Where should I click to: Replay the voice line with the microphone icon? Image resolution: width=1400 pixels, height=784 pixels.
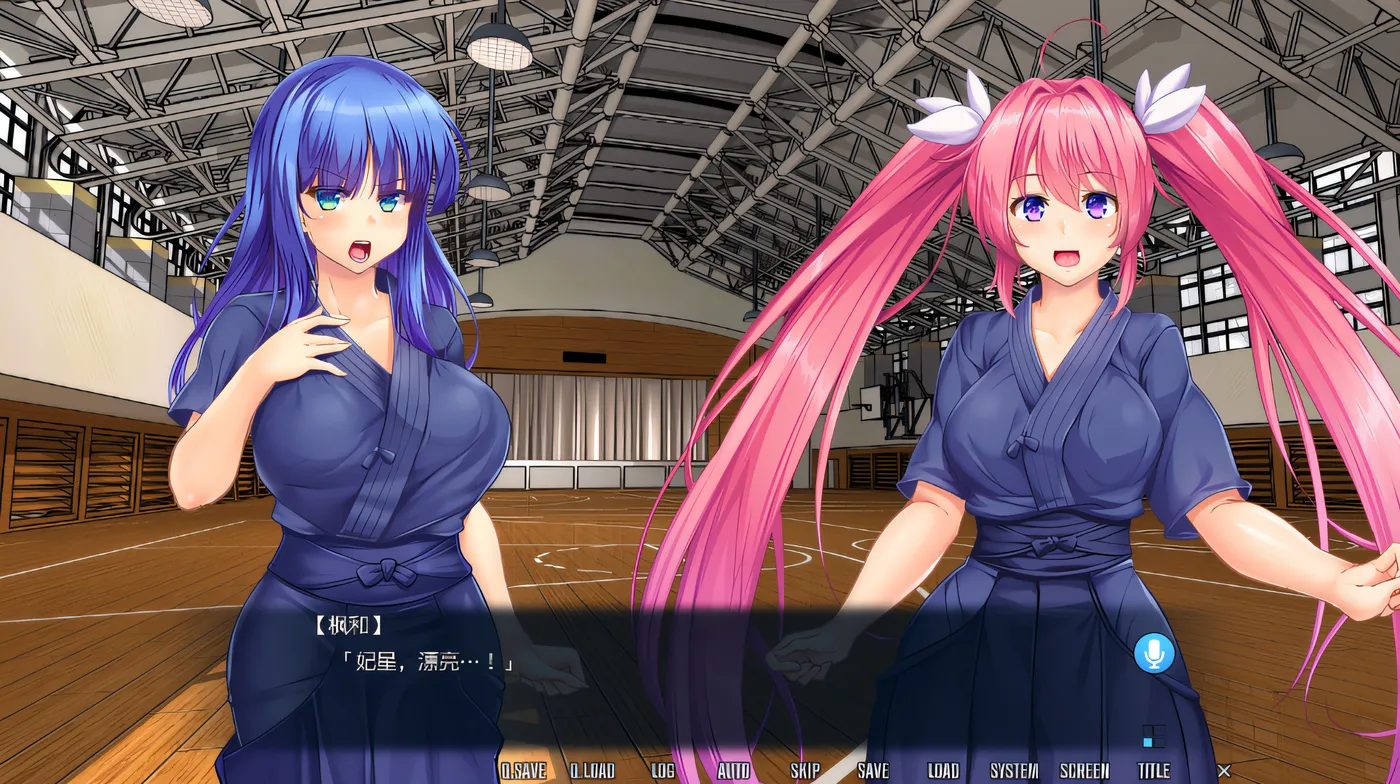click(1156, 655)
